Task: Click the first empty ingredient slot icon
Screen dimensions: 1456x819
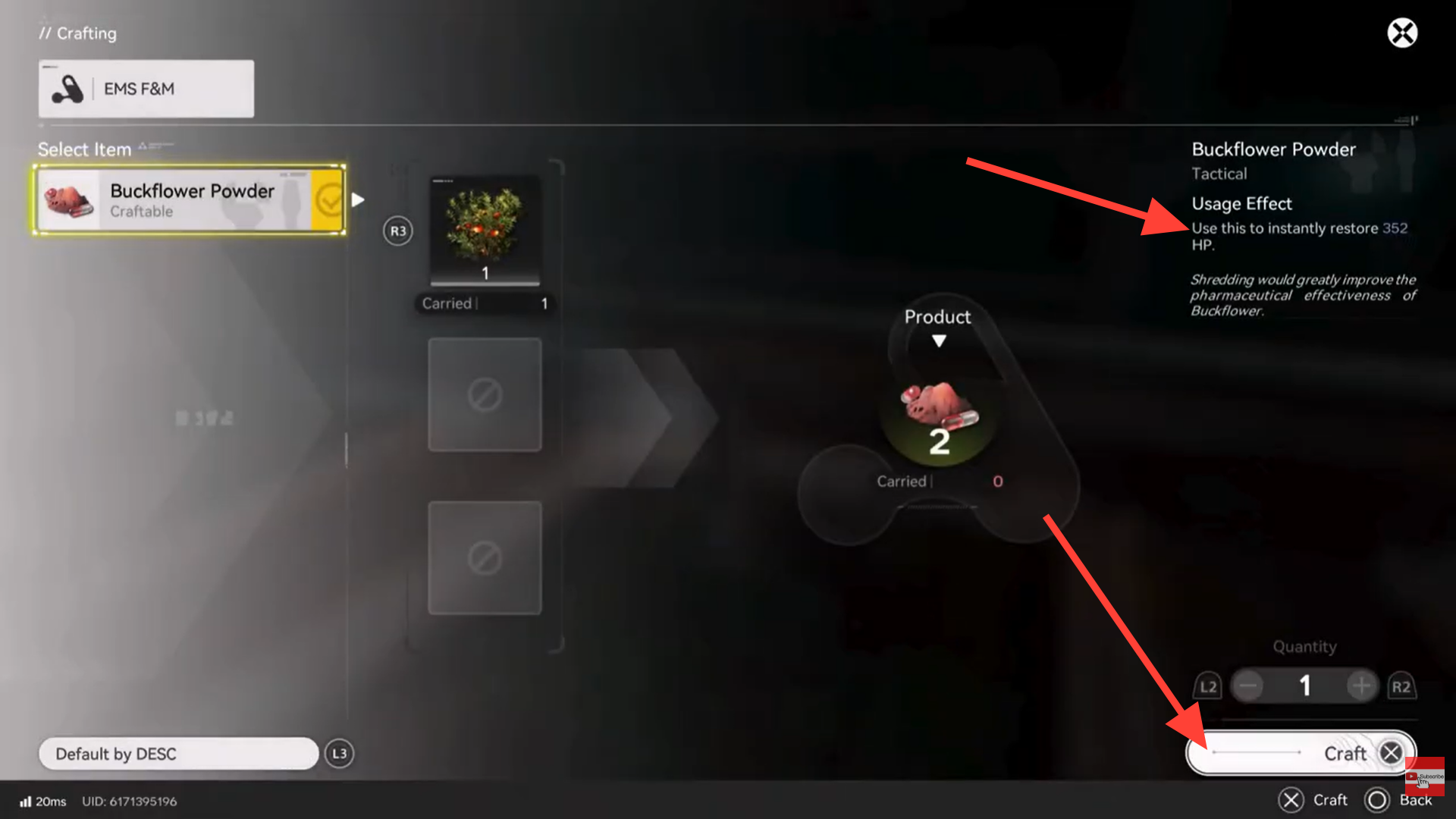Action: pos(485,393)
